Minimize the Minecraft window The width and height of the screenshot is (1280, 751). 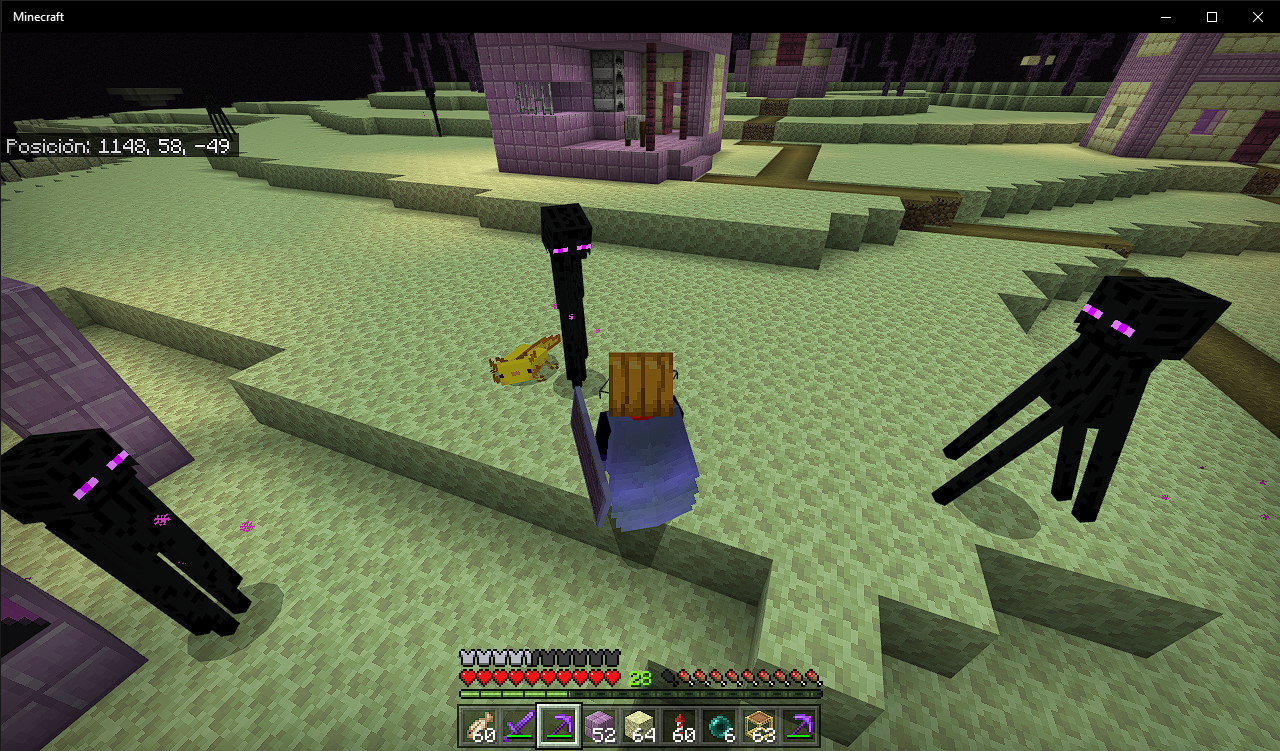point(1165,17)
